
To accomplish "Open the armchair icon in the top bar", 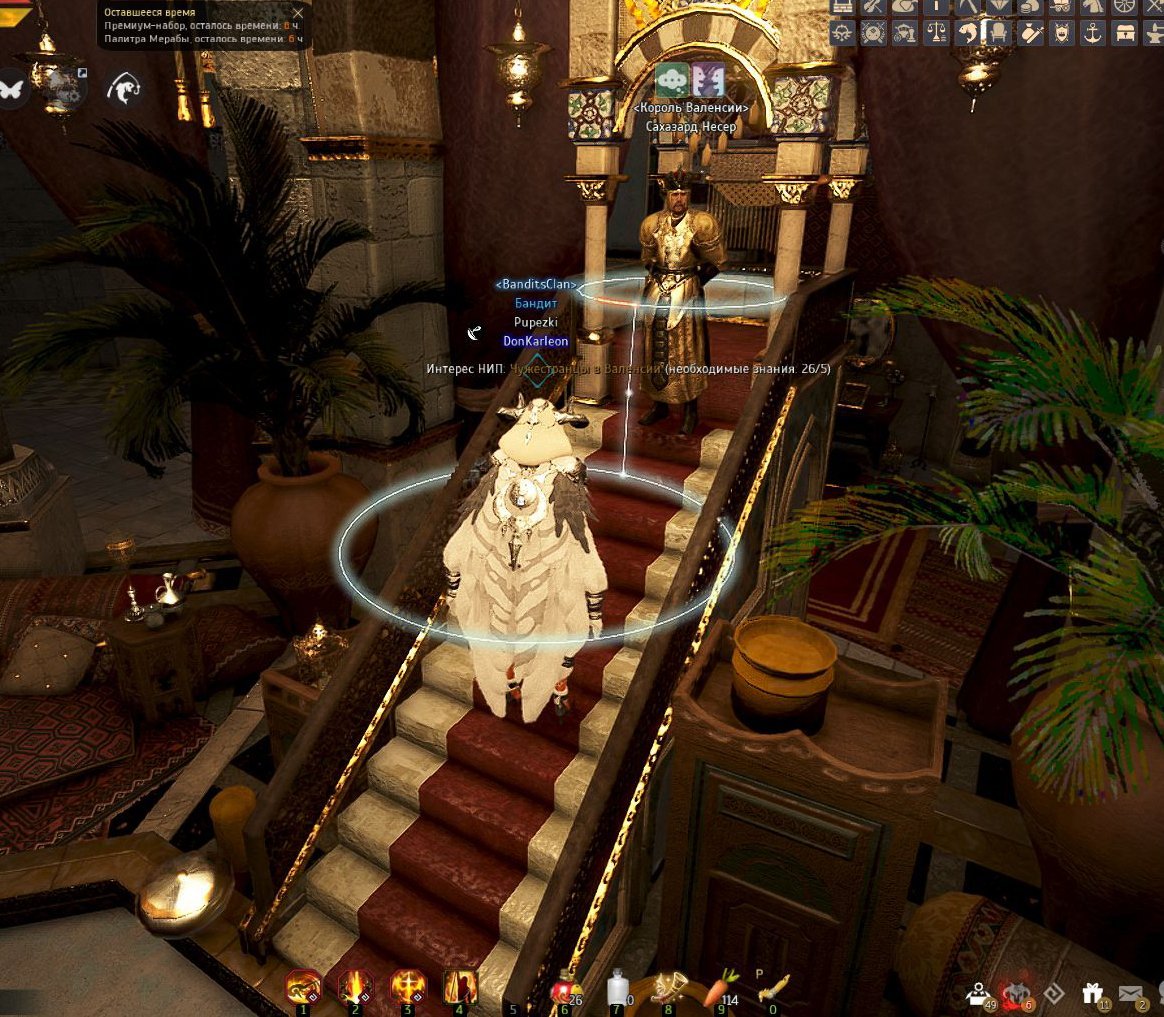I will tap(997, 33).
